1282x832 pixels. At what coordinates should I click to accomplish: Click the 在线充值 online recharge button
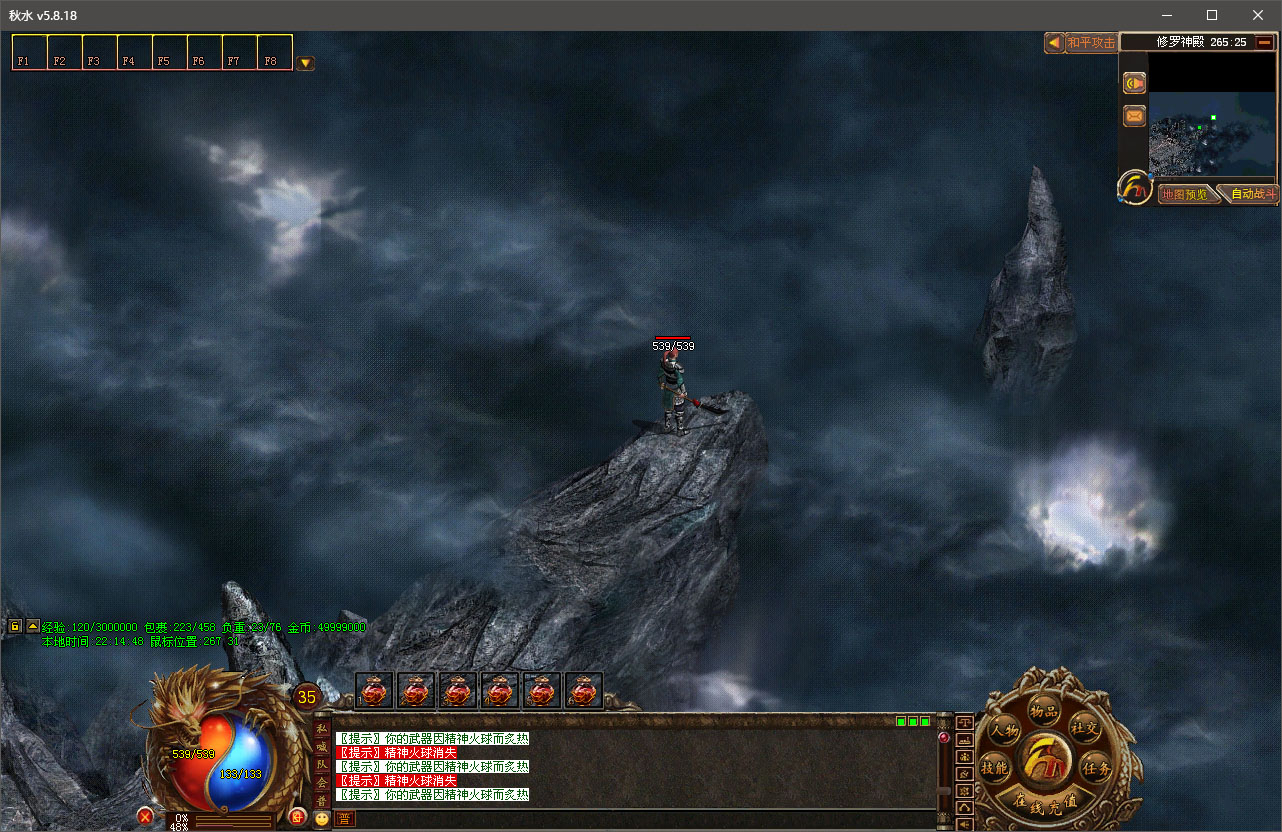tap(1045, 803)
